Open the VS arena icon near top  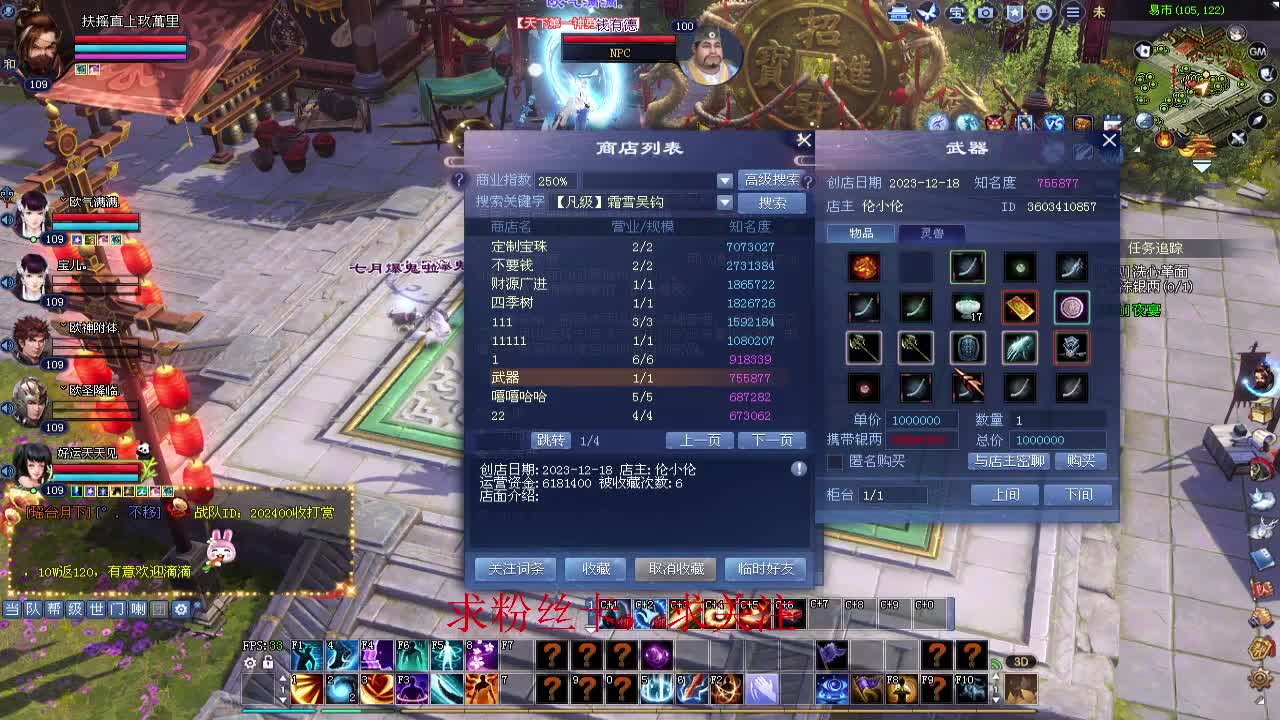click(1052, 121)
